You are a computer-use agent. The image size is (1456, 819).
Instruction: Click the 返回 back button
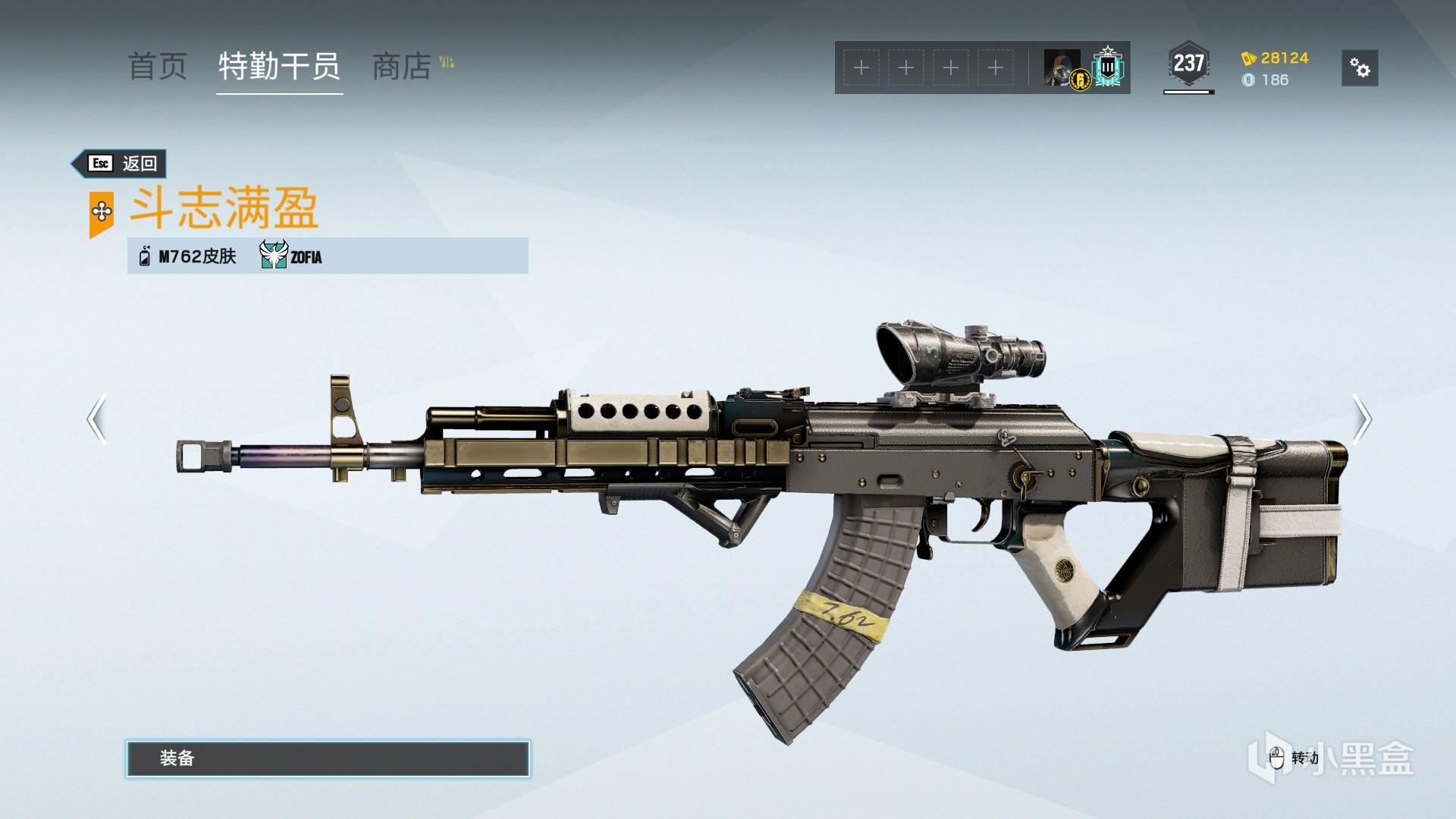click(121, 163)
